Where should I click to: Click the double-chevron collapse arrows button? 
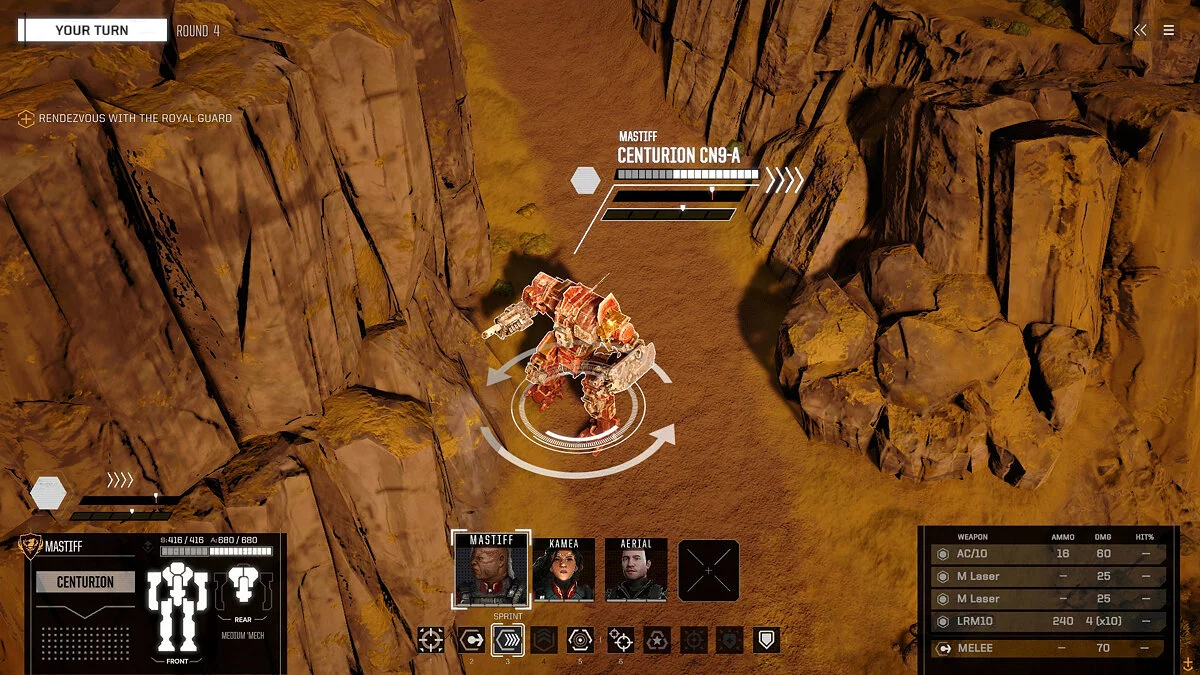tap(1140, 30)
